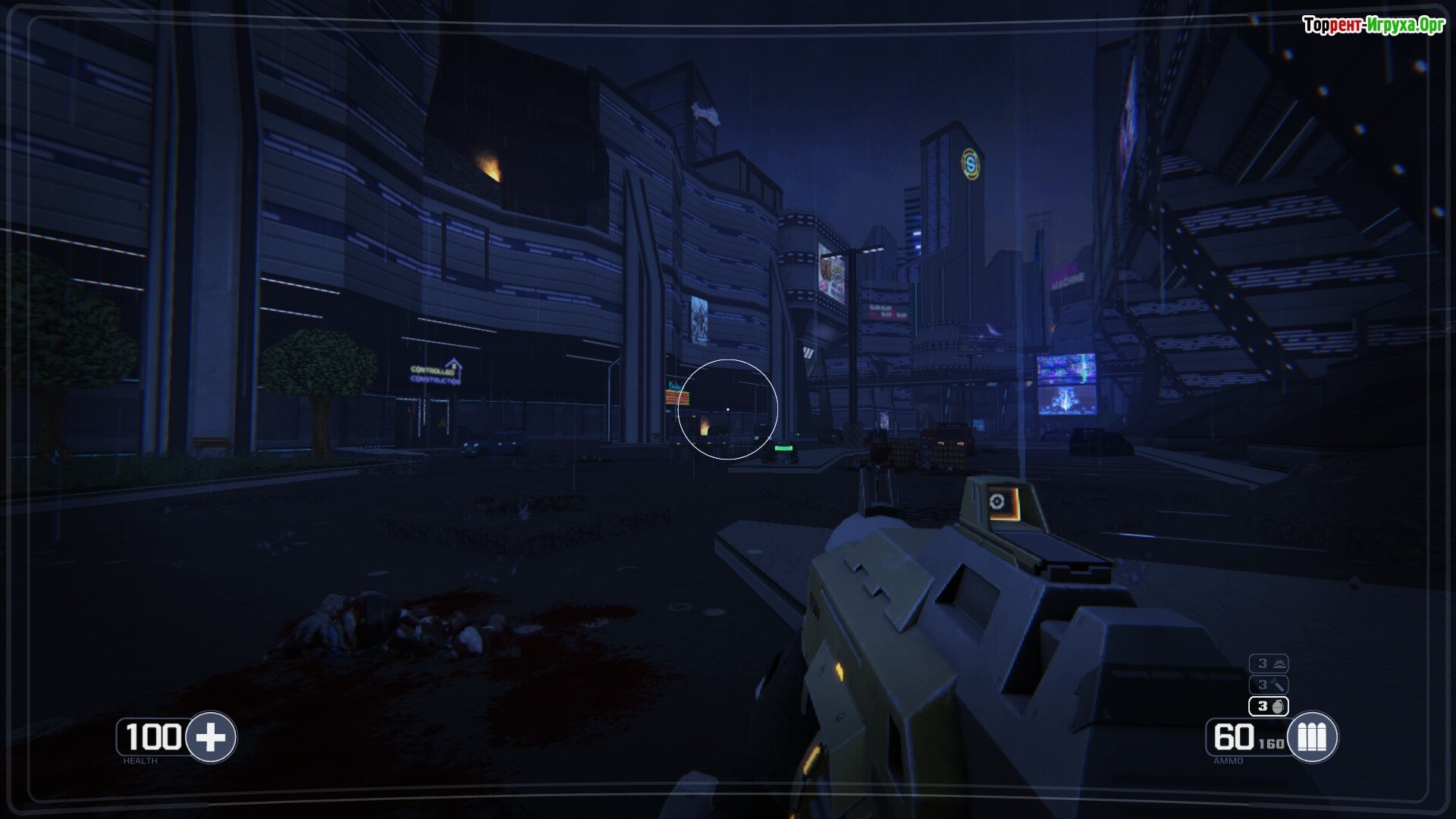Click the three-bullet ammo icon
Screen dimensions: 1456x819
pyautogui.click(x=1312, y=736)
